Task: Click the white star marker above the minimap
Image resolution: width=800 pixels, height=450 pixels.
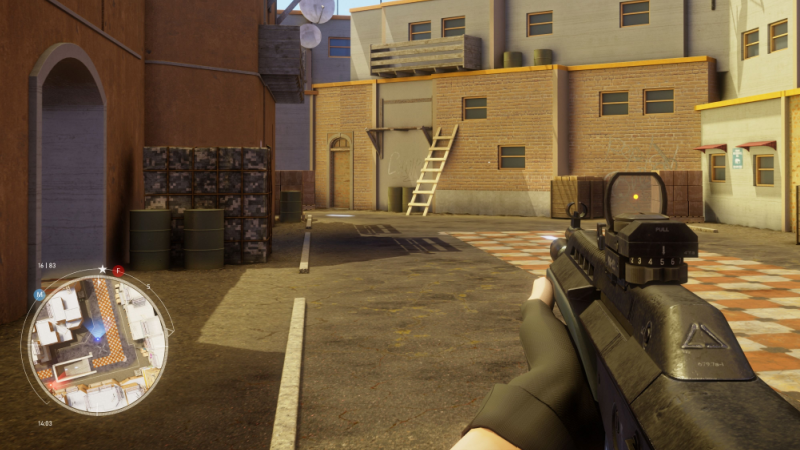Action: 102,269
